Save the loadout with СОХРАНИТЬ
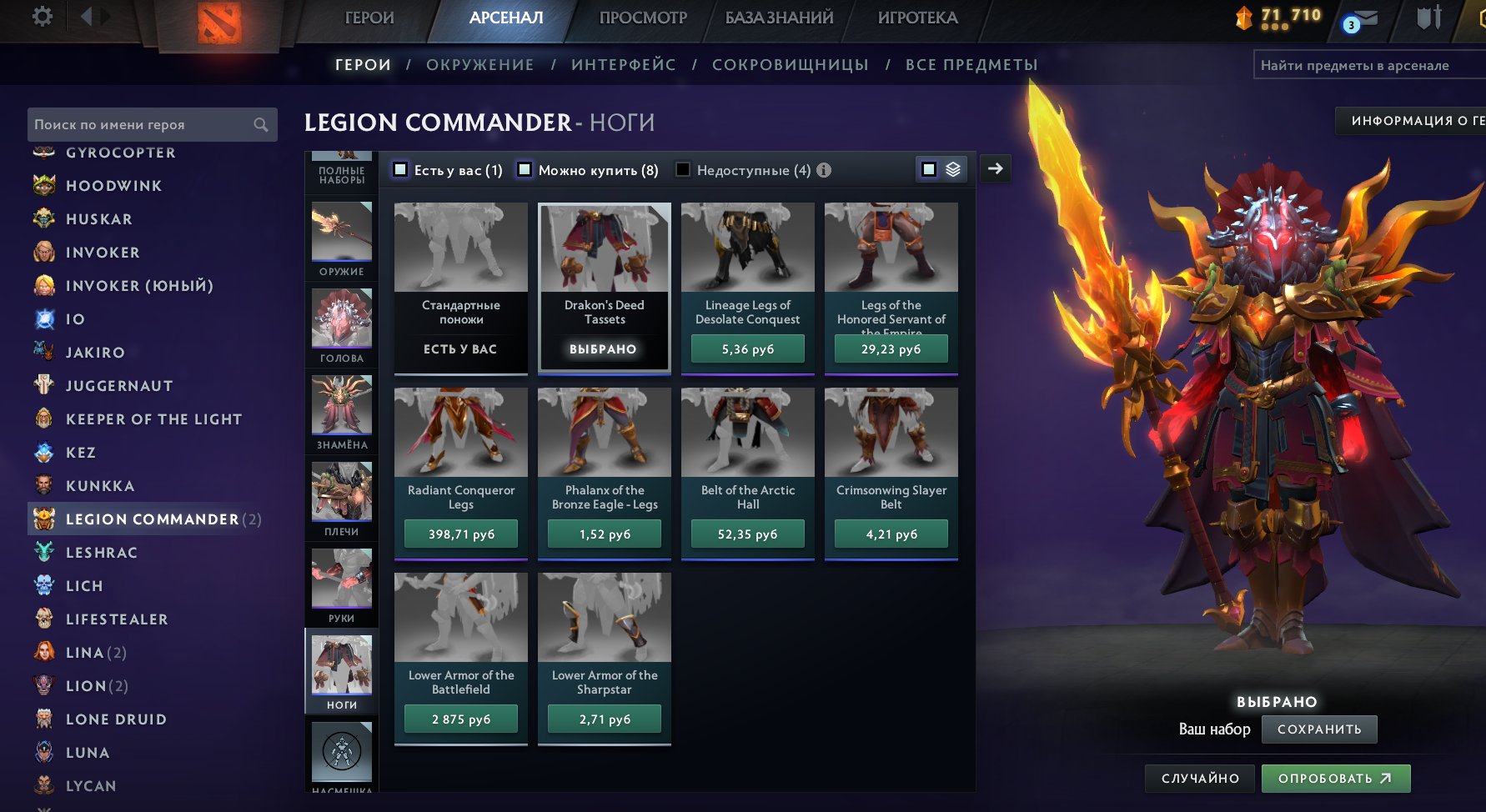This screenshot has height=812, width=1486. point(1319,729)
